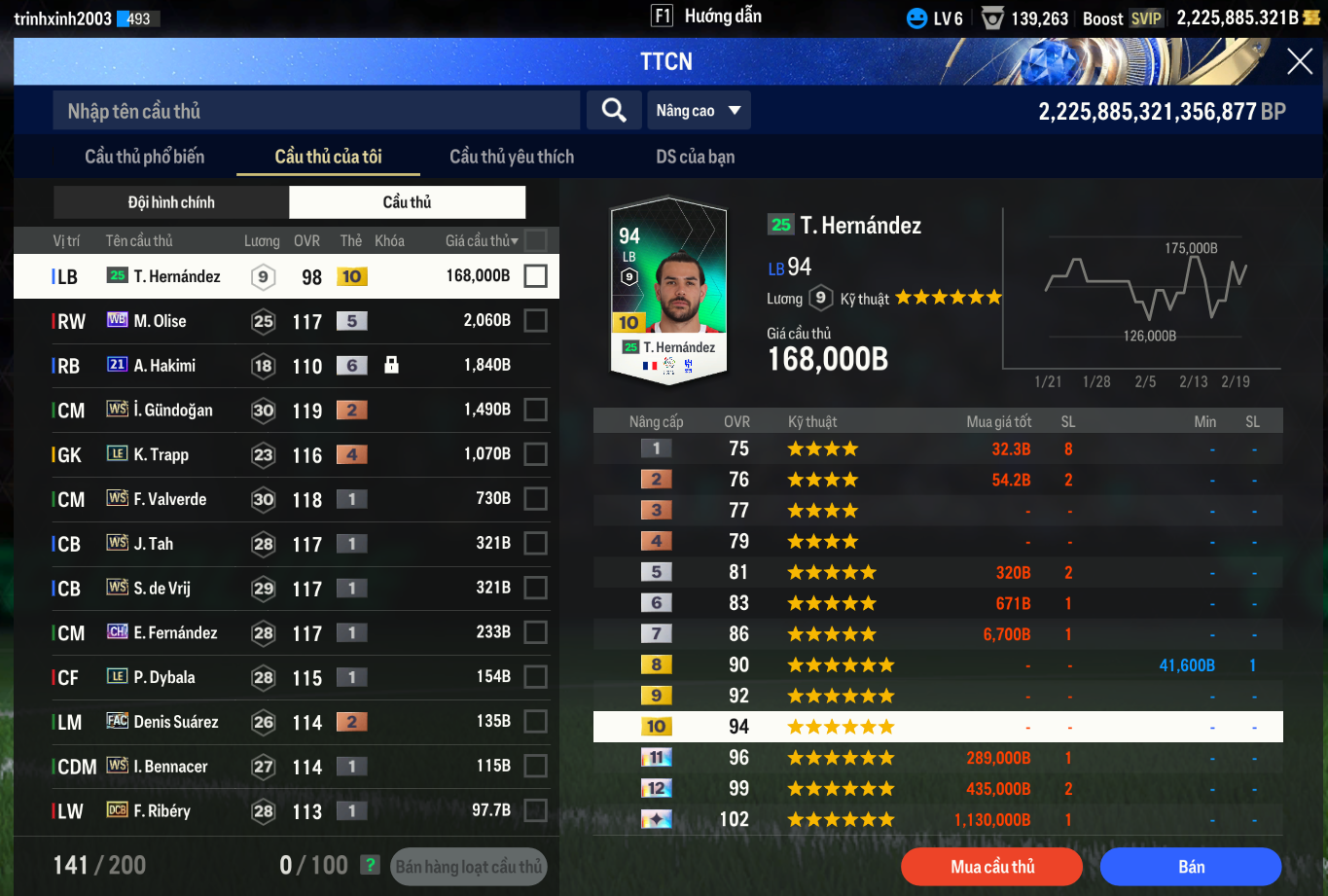Buy player with Mua cầu thủ

[991, 867]
